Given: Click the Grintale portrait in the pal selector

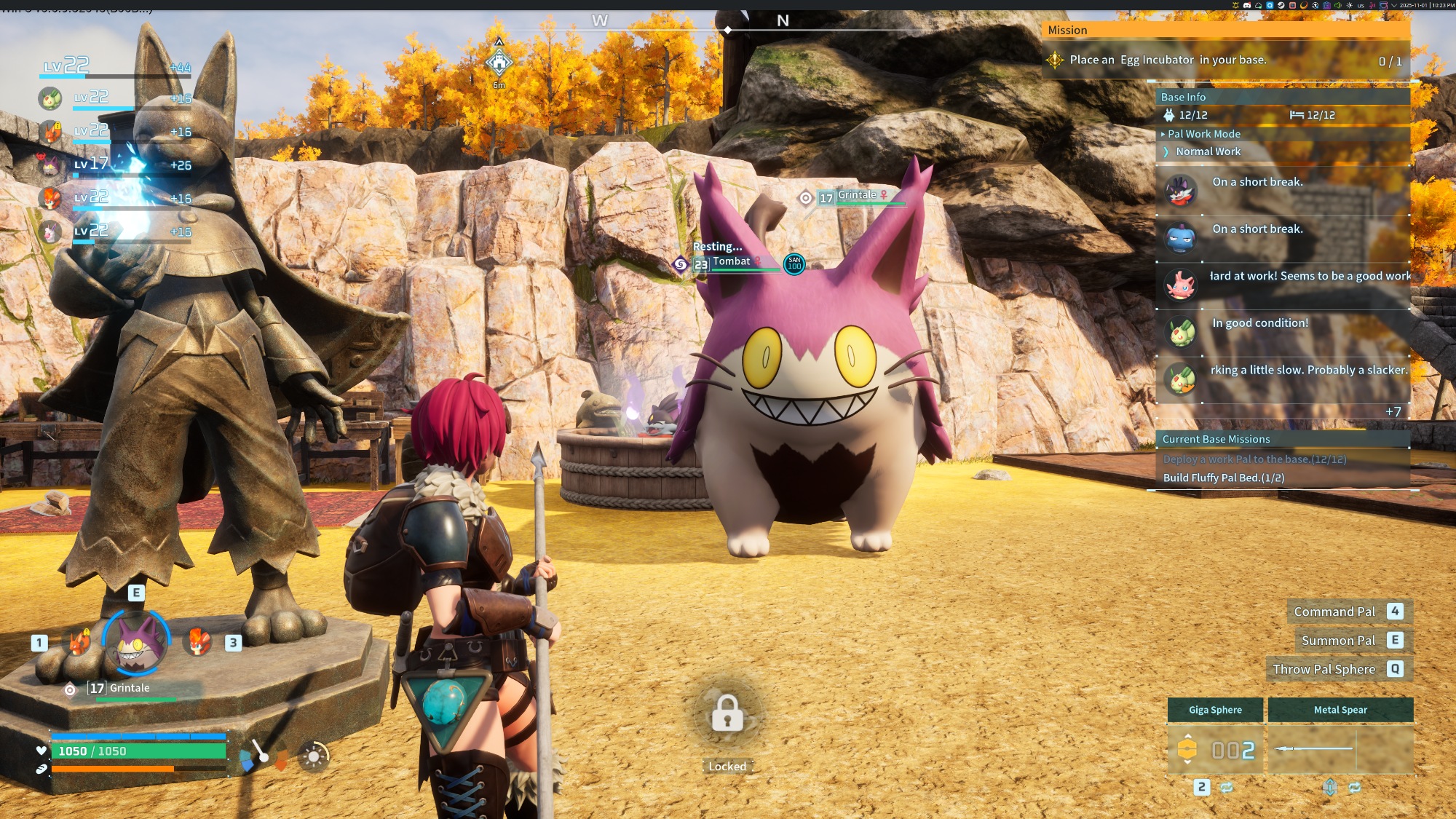Looking at the screenshot, I should [136, 641].
